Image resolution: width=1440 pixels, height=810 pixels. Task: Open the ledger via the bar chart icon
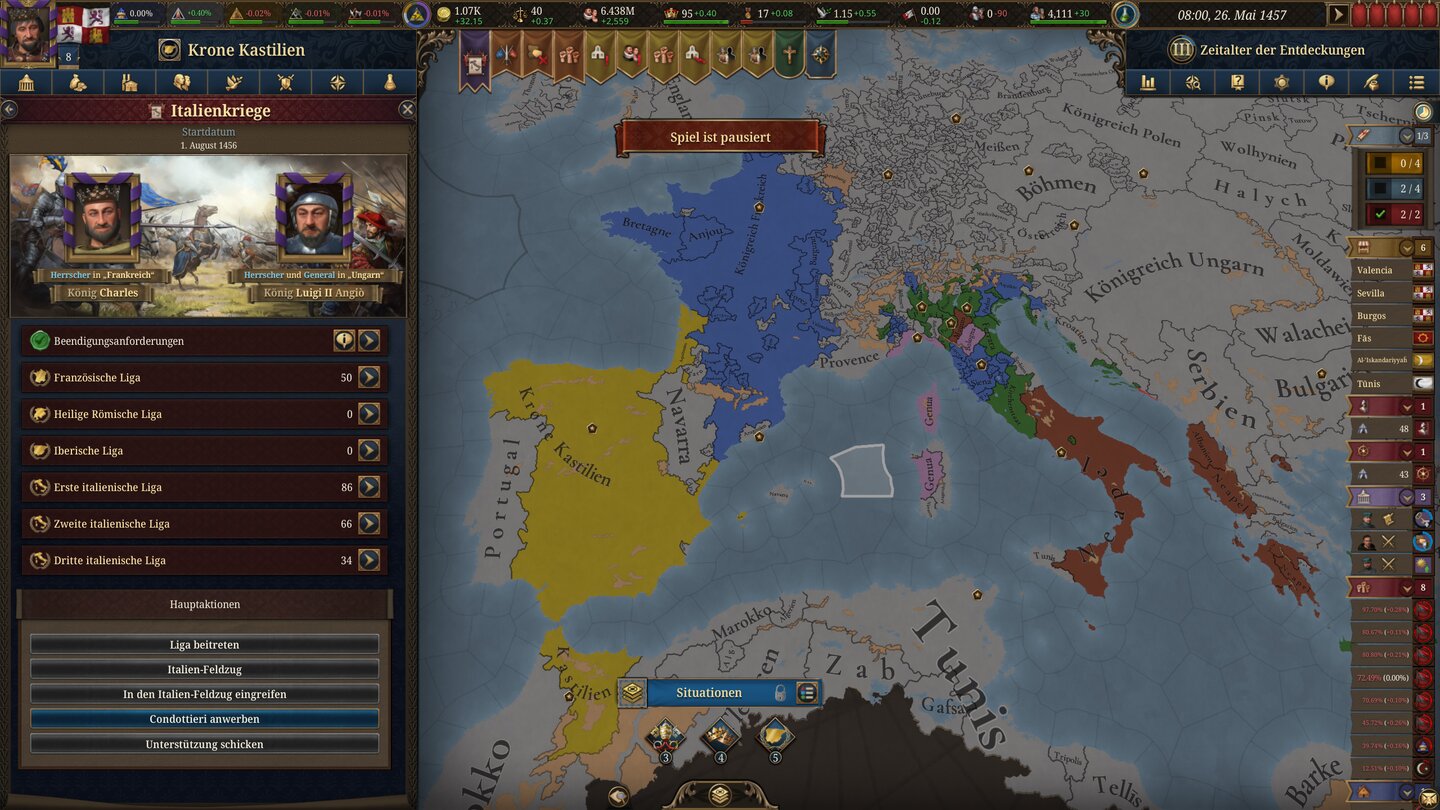tap(1147, 82)
